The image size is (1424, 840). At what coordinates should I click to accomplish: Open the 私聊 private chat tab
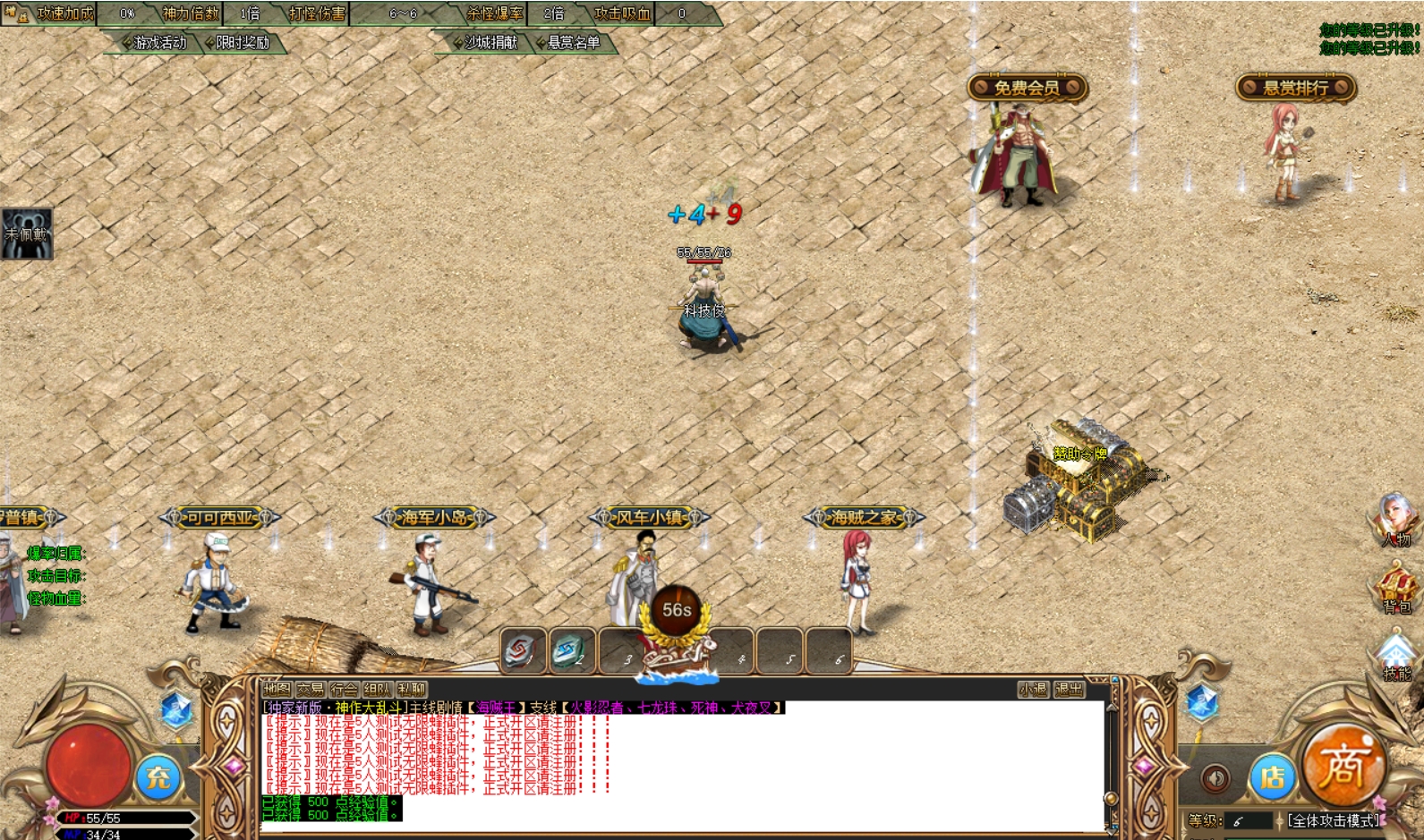coord(411,689)
